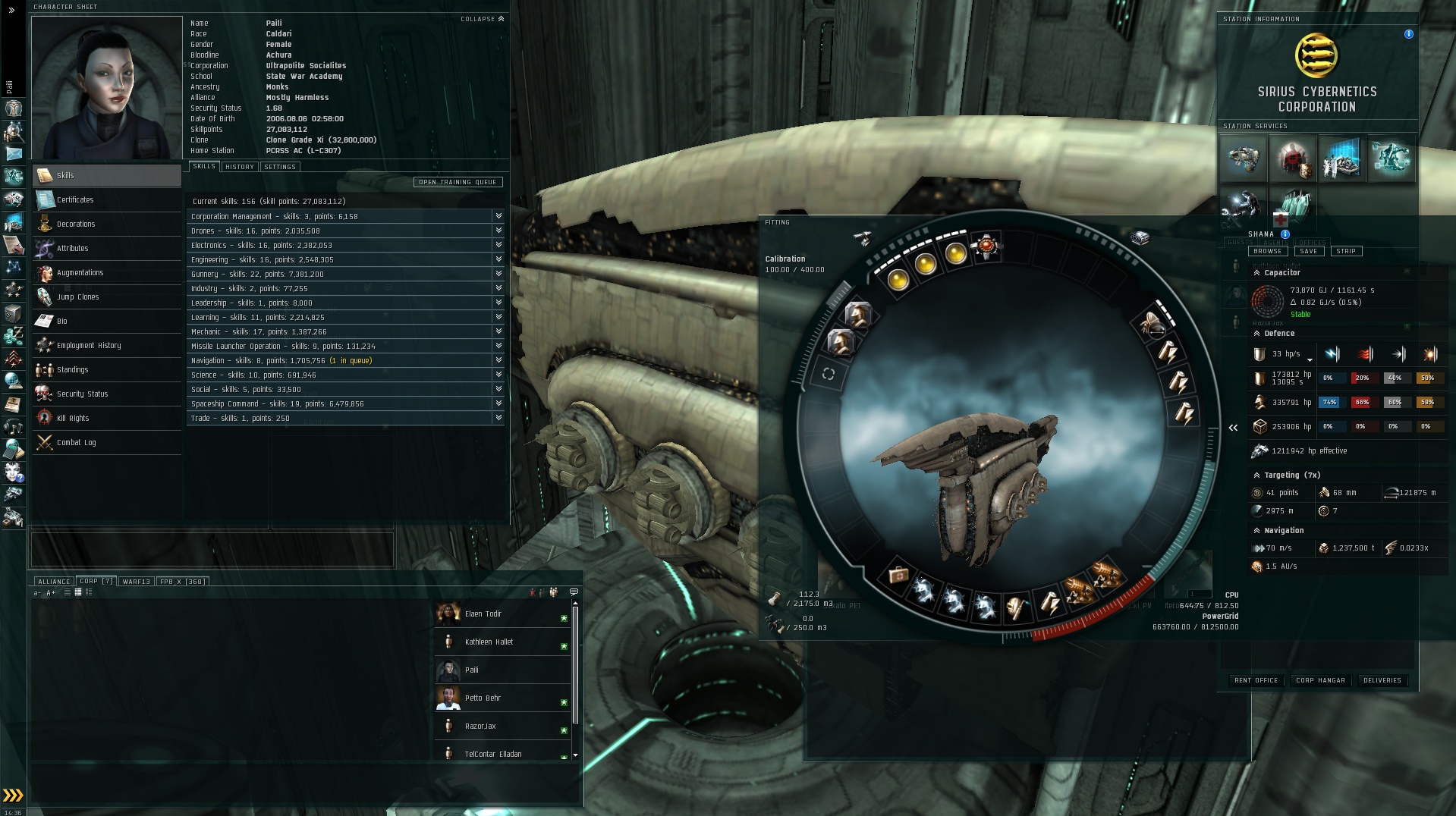
Task: Expand the Spaceship Command skill group
Action: (x=498, y=403)
